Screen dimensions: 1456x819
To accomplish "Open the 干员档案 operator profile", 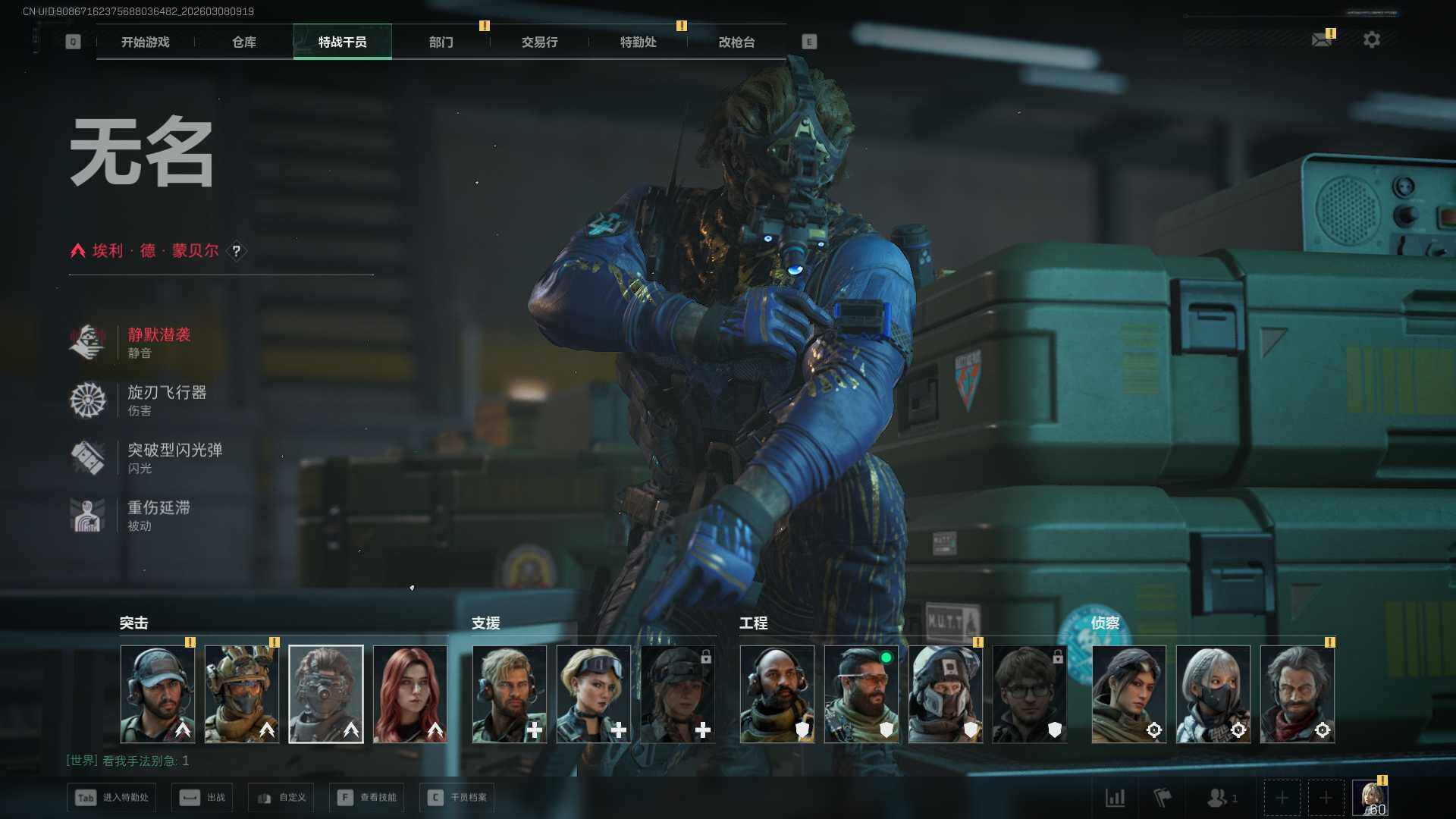I will pyautogui.click(x=457, y=798).
